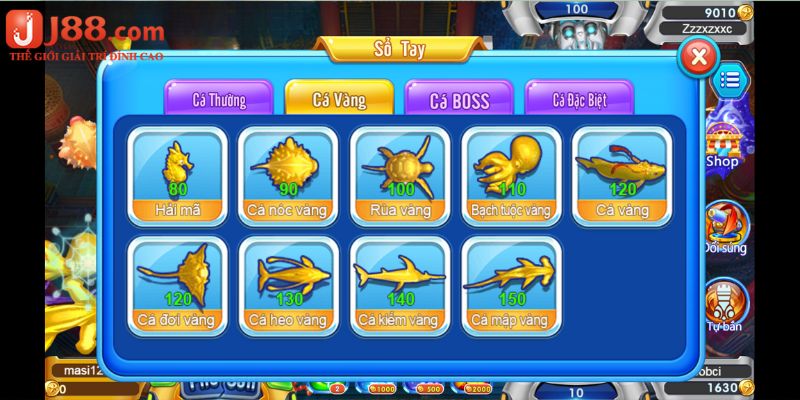Click the Rùa vàng turtle tile

[400, 176]
